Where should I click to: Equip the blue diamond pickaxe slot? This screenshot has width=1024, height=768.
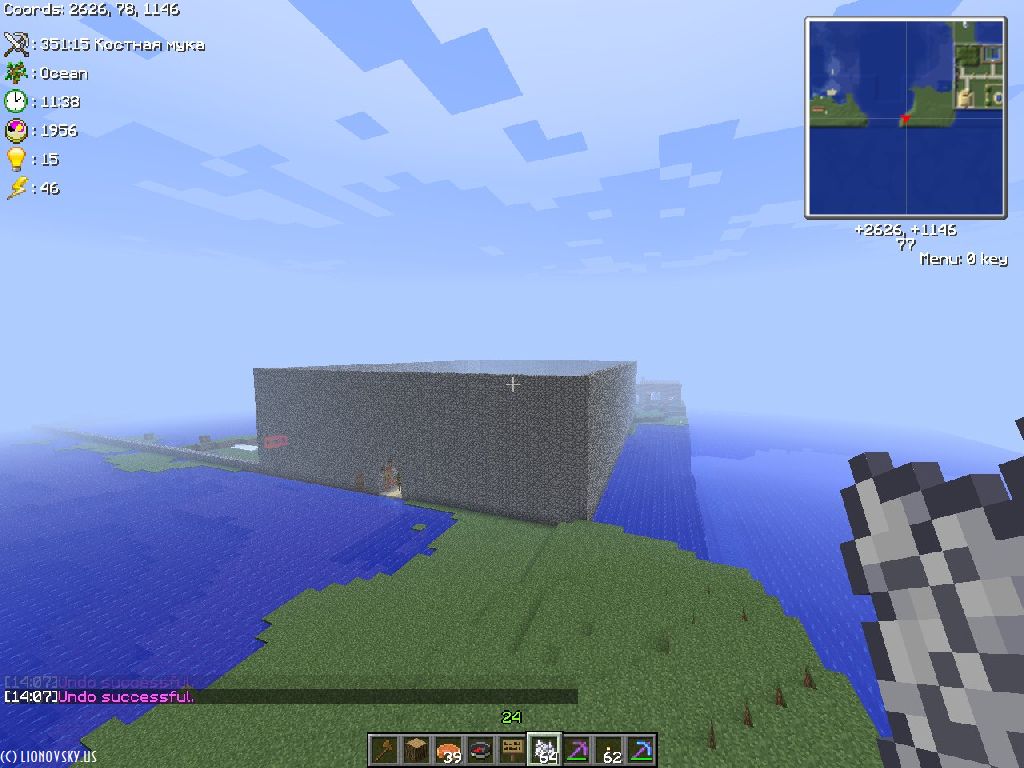(x=640, y=750)
